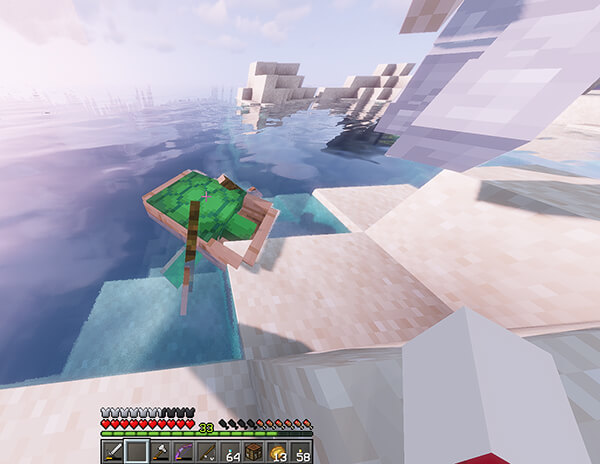
Task: Equip the axe from the hotbar
Action: tap(159, 452)
